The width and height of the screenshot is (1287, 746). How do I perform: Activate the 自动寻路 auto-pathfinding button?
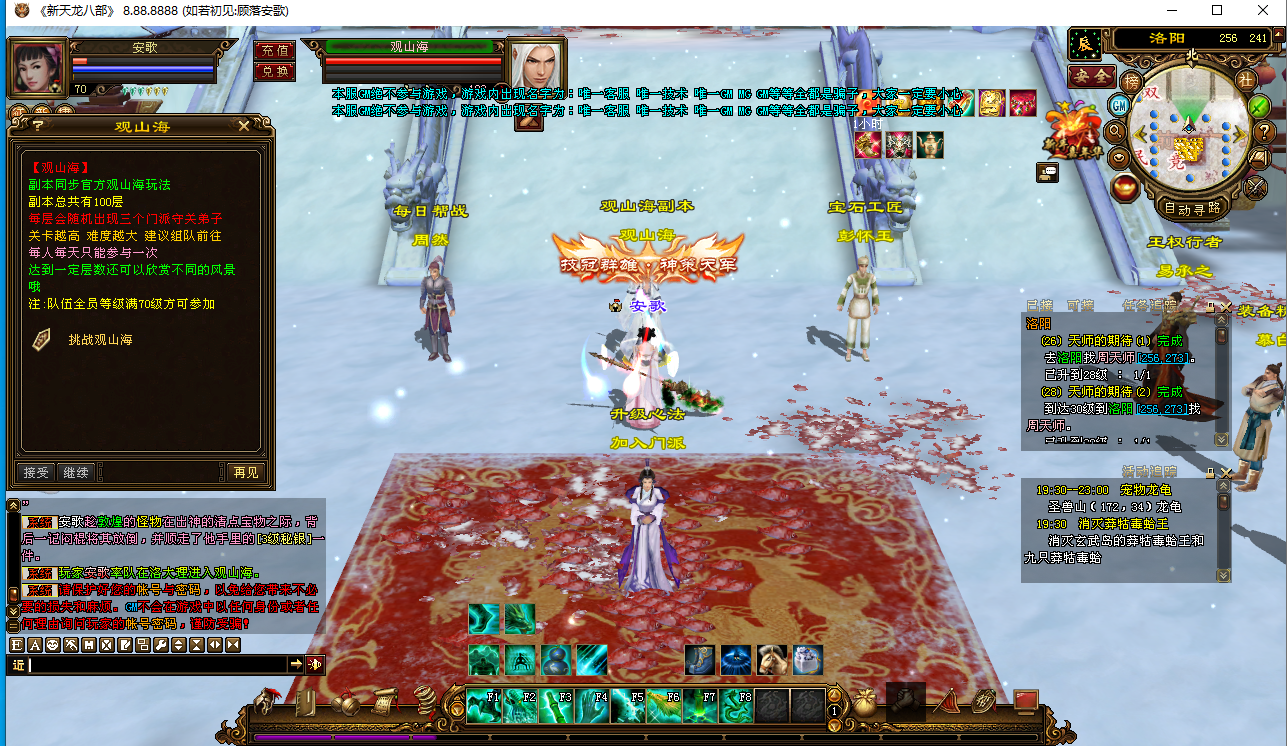click(1192, 208)
